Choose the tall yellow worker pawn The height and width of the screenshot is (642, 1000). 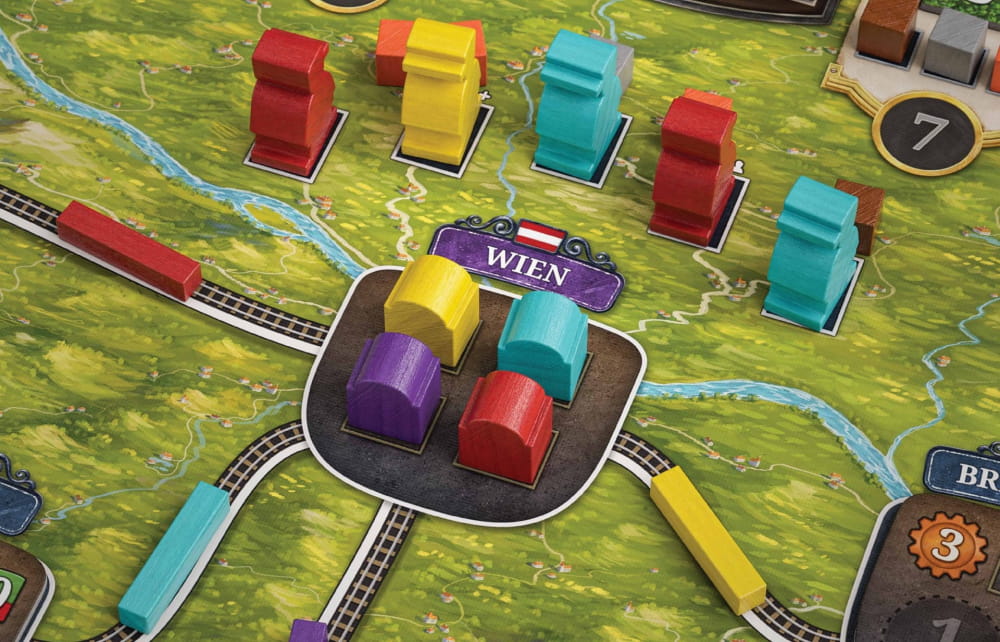tap(438, 92)
